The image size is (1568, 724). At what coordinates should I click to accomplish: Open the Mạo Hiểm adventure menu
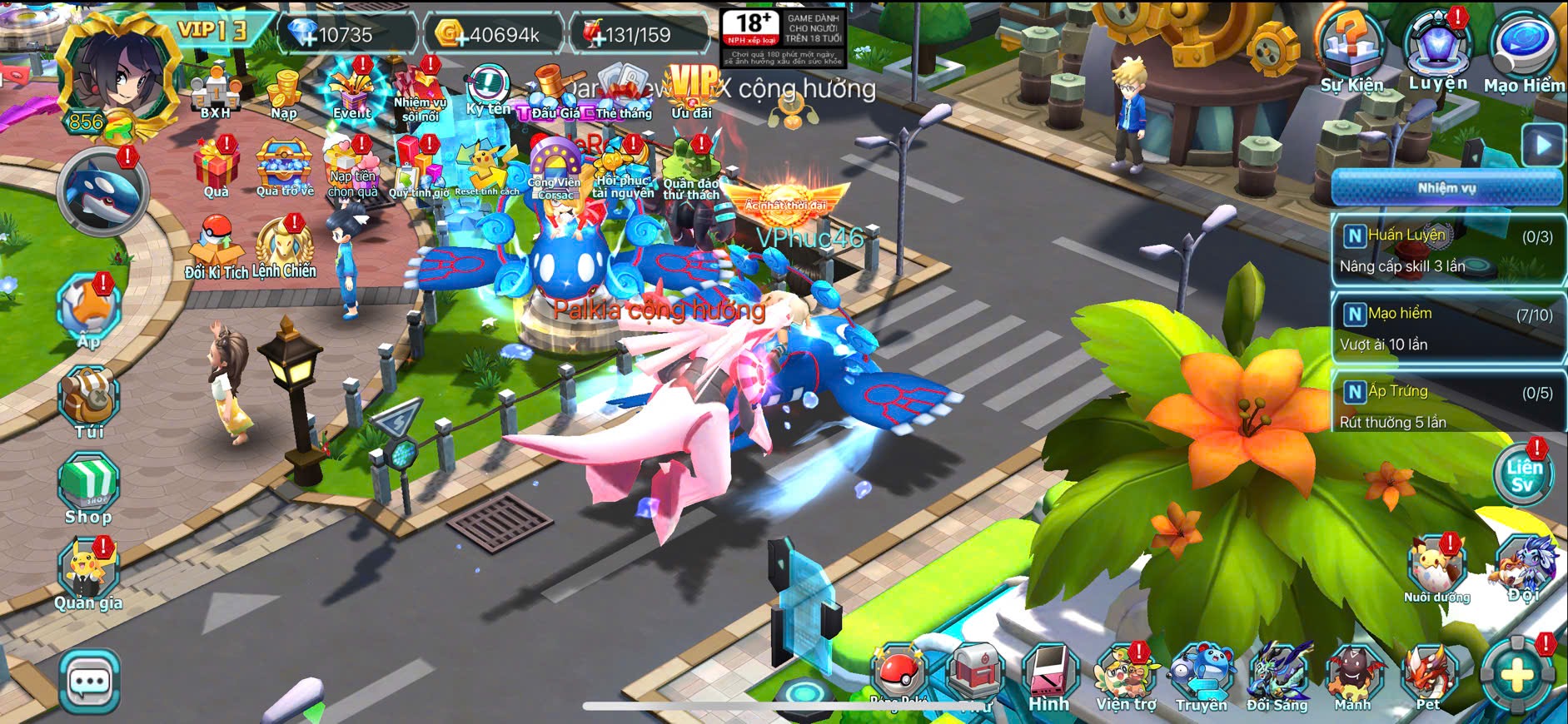coord(1524,52)
